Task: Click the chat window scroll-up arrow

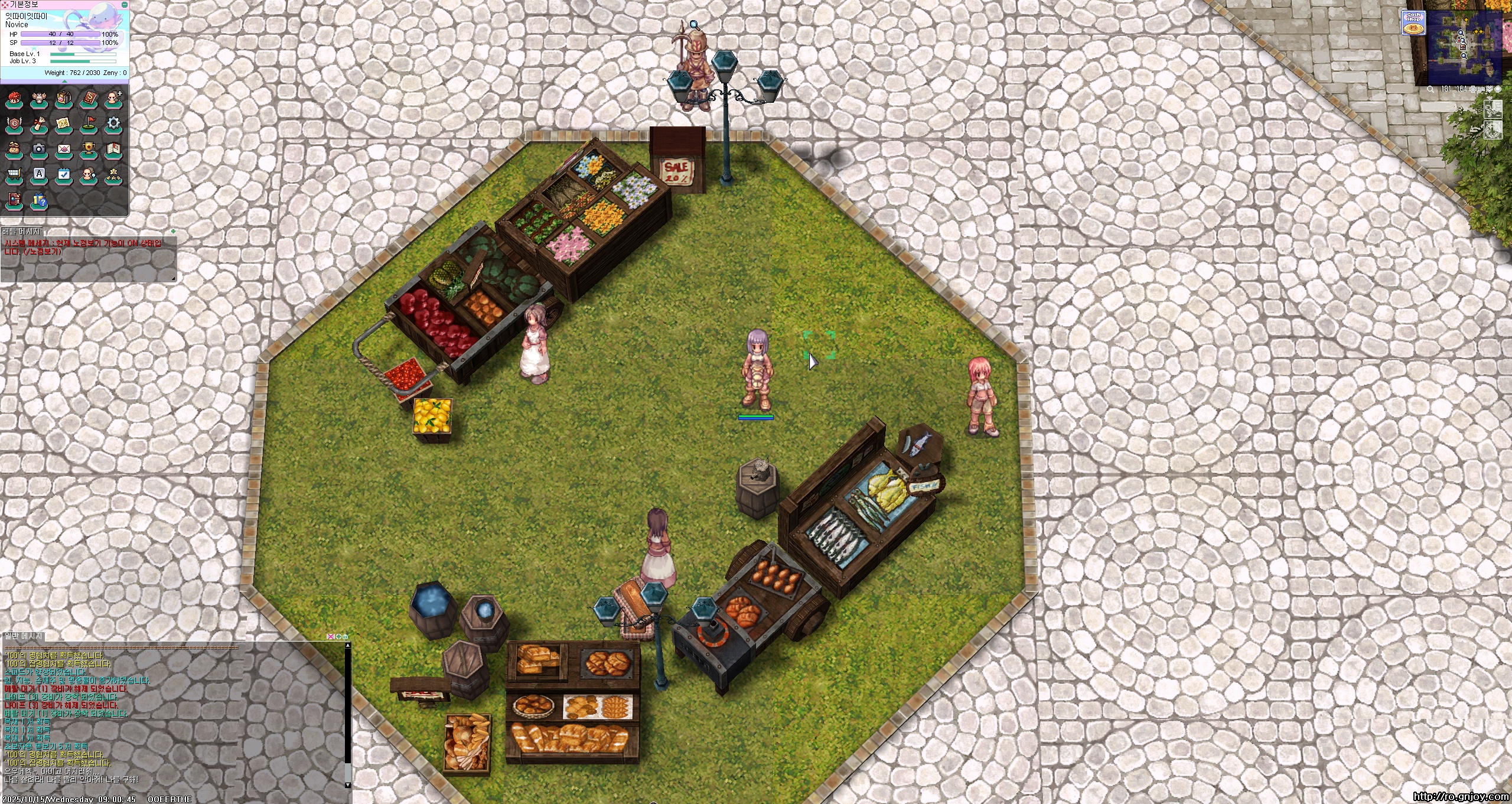Action: coord(347,646)
